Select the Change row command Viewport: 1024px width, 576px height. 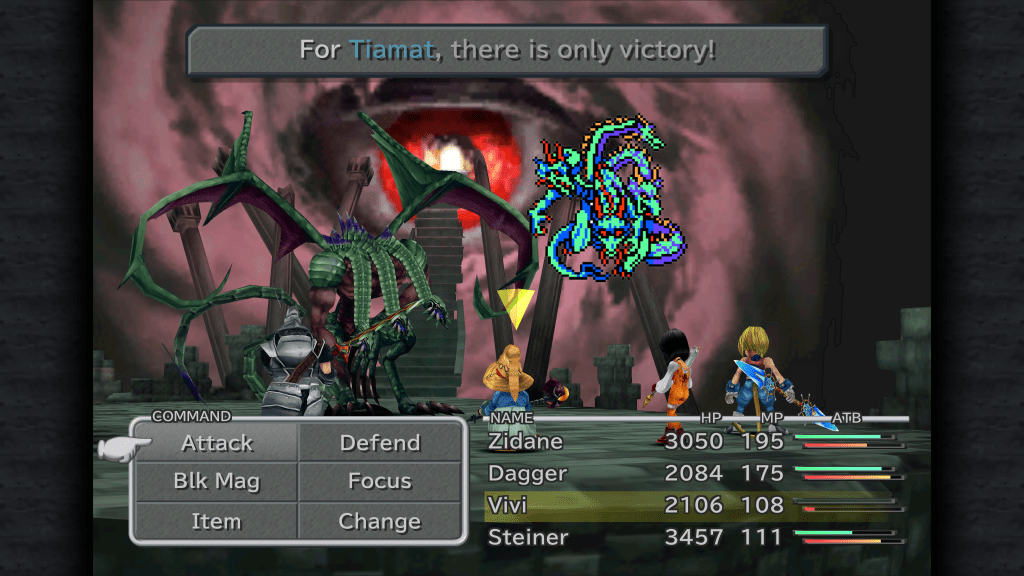380,521
